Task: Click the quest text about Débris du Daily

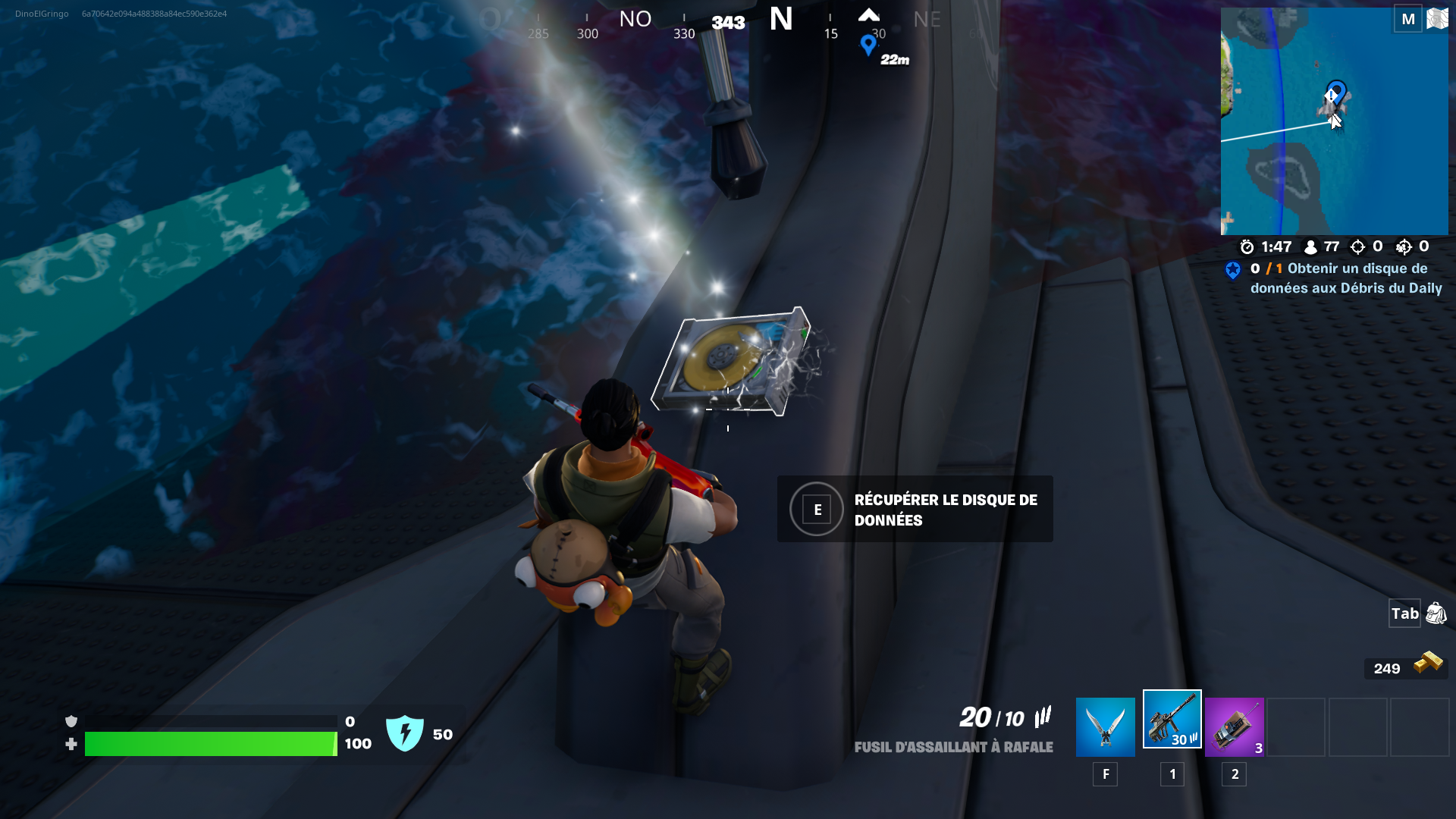Action: (1346, 278)
